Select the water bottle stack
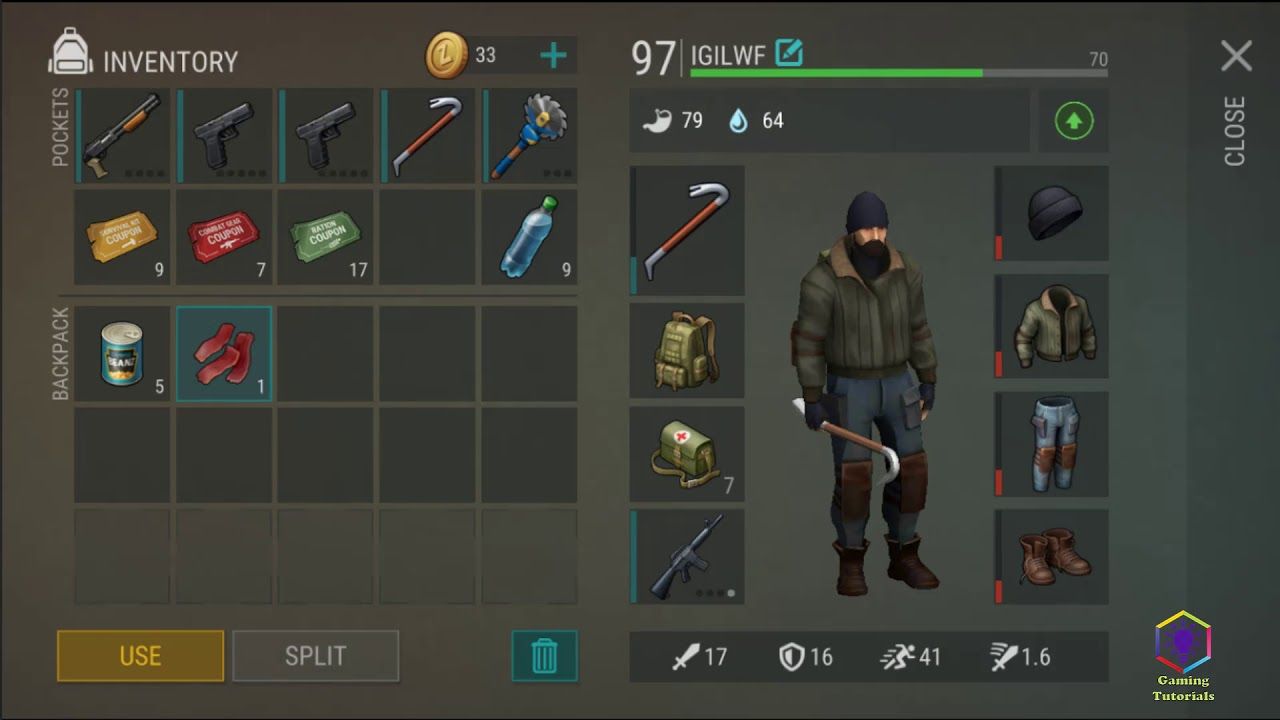 point(529,237)
